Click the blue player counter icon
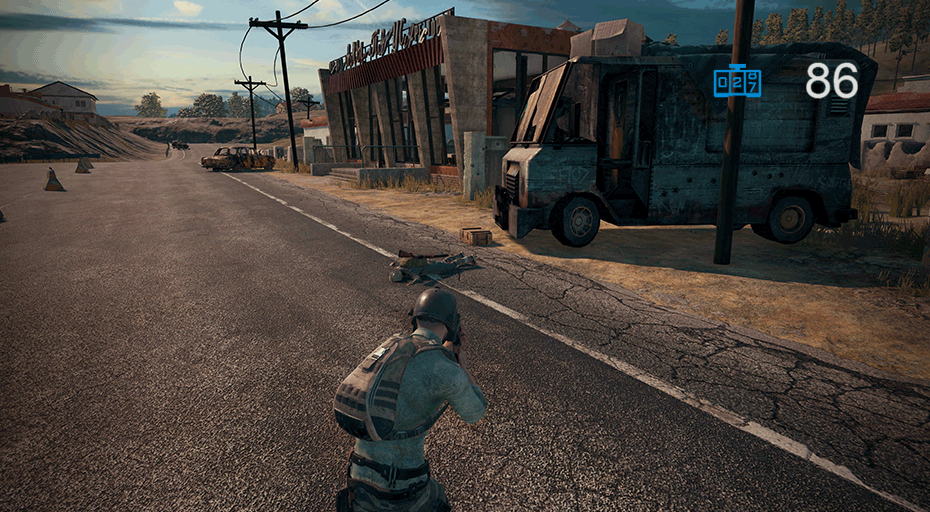Viewport: 930px width, 512px height. pyautogui.click(x=737, y=81)
